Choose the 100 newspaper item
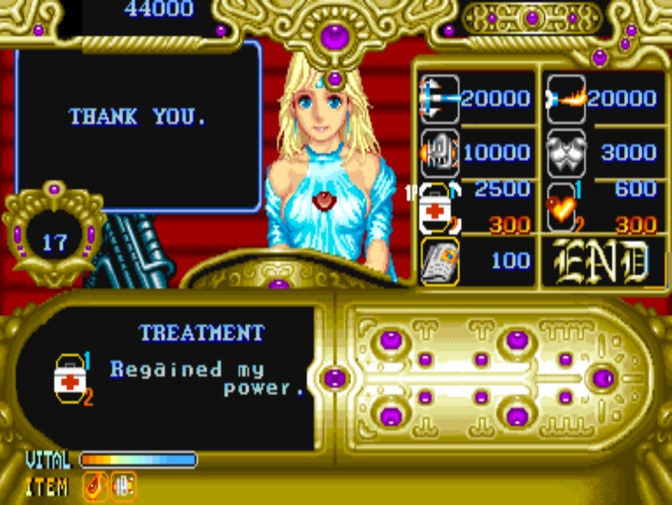 point(439,262)
